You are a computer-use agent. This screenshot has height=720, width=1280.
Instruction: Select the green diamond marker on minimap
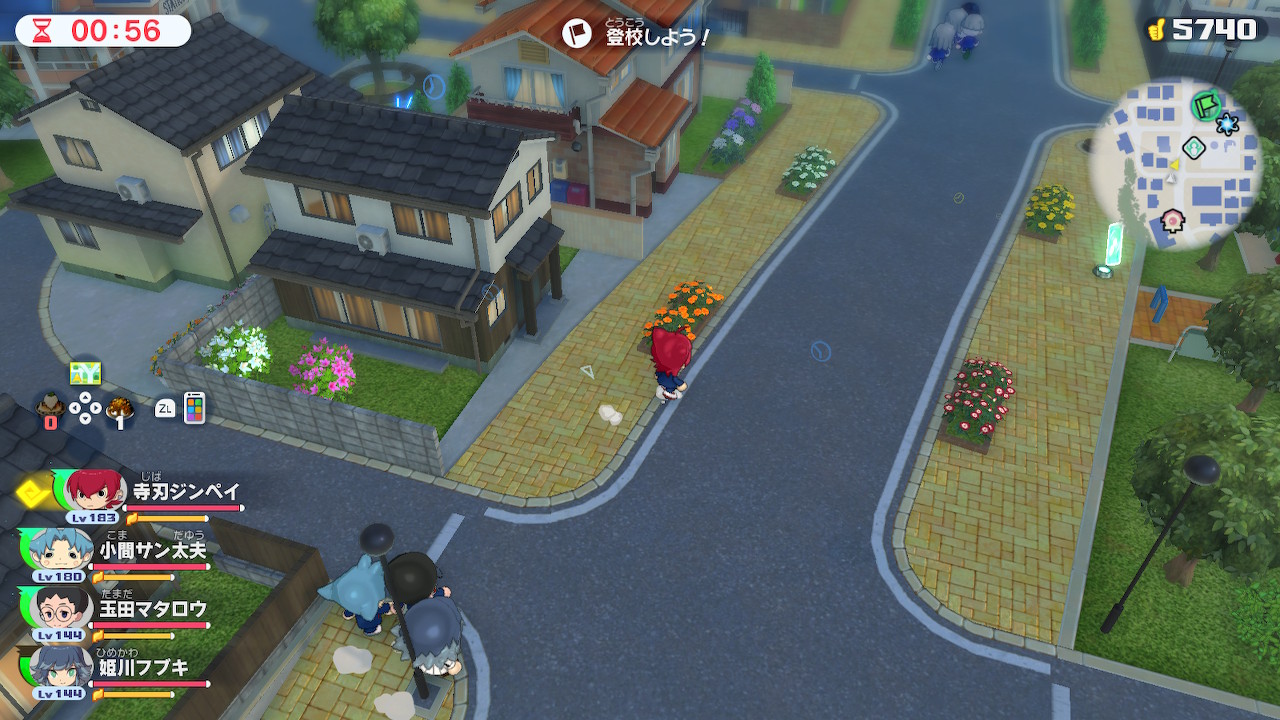(1193, 148)
